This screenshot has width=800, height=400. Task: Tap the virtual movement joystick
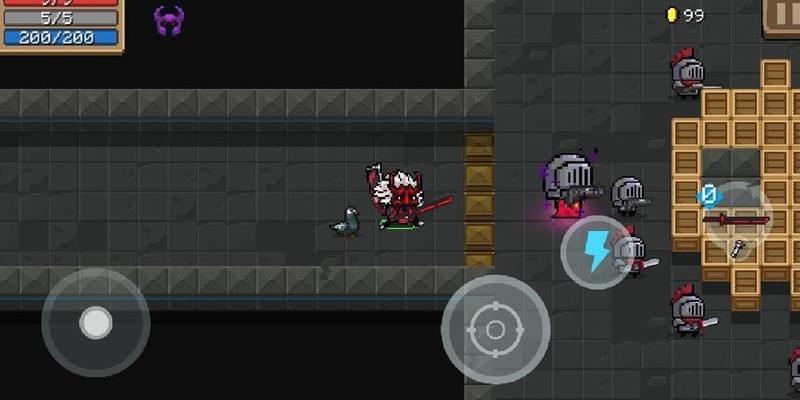(x=95, y=322)
